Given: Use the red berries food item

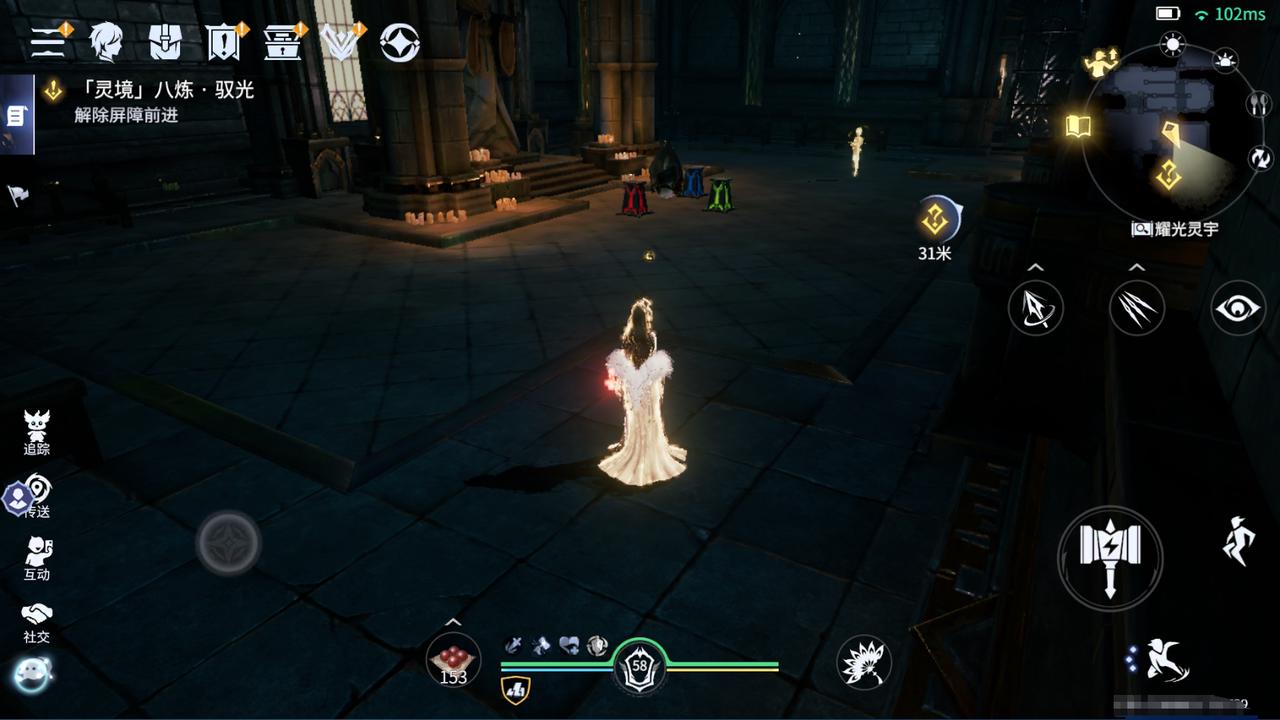Looking at the screenshot, I should click(x=453, y=661).
